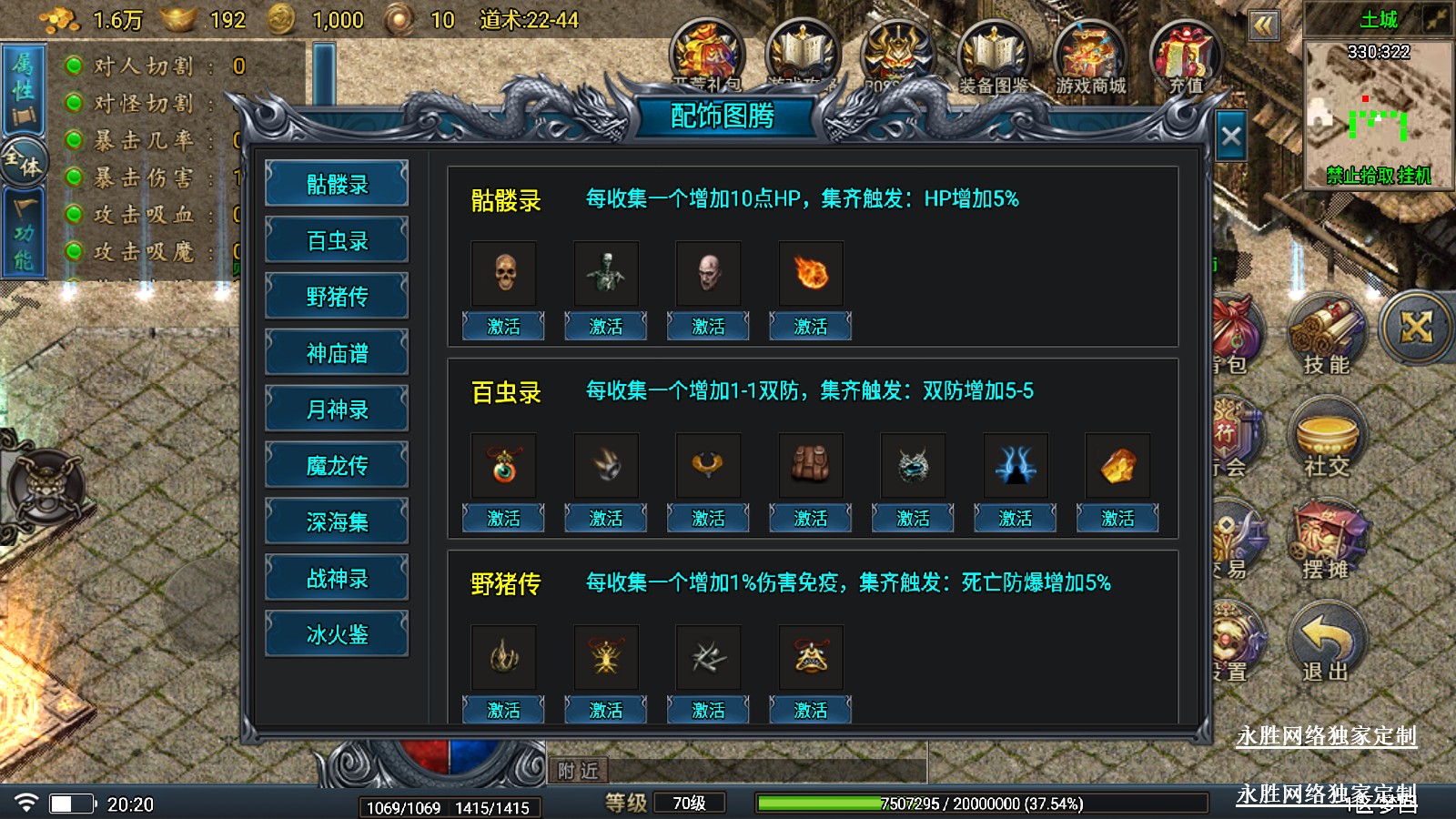Switch to the 战神录 tab
The width and height of the screenshot is (1456, 819).
click(337, 579)
